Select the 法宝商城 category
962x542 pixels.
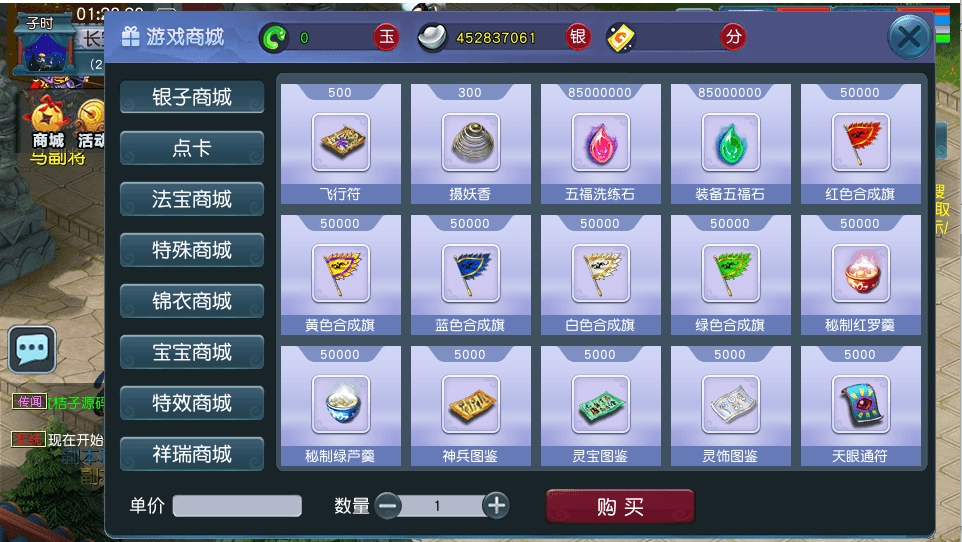tap(192, 199)
